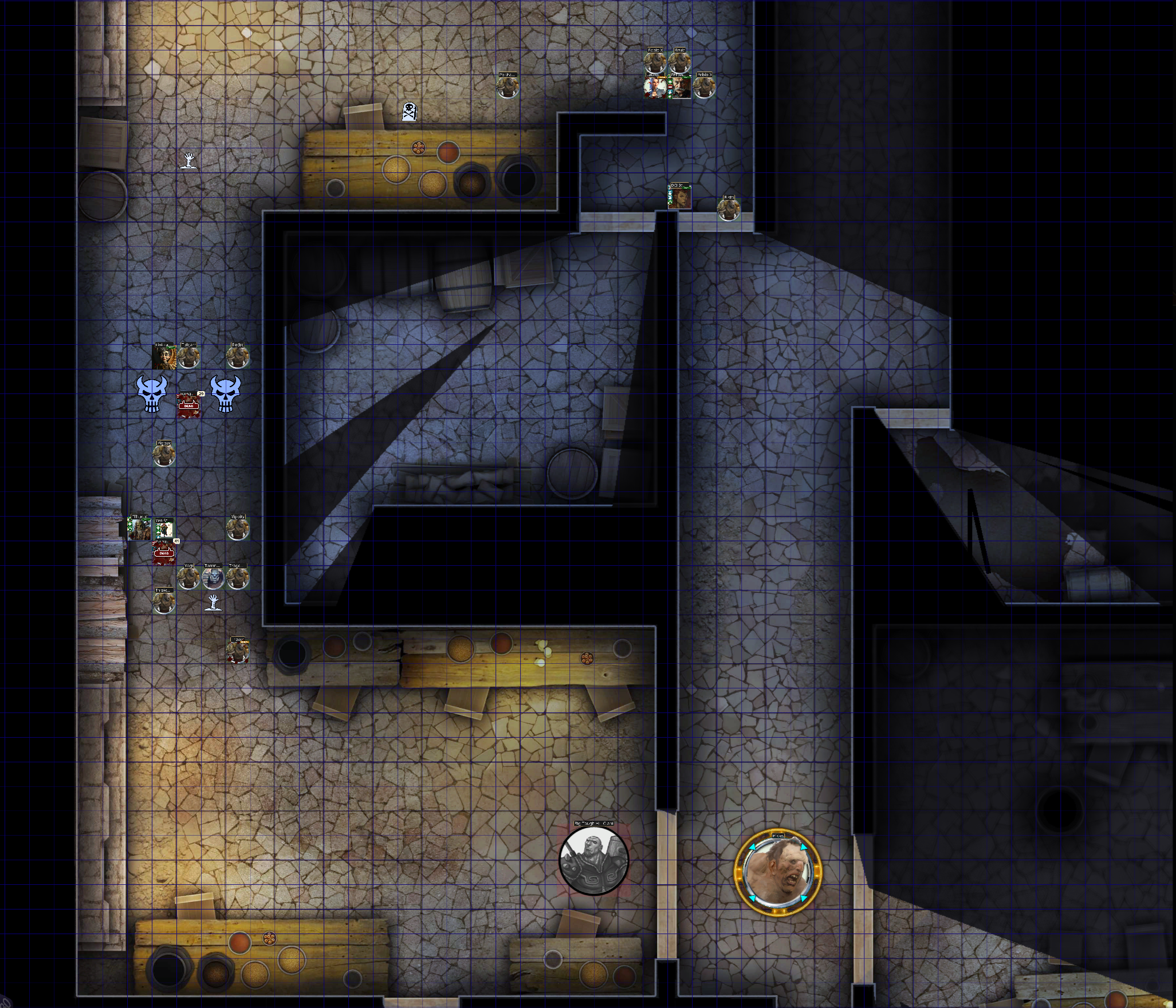The height and width of the screenshot is (1008, 1176).
Task: Select the Yogi orc token
Action: [188, 578]
